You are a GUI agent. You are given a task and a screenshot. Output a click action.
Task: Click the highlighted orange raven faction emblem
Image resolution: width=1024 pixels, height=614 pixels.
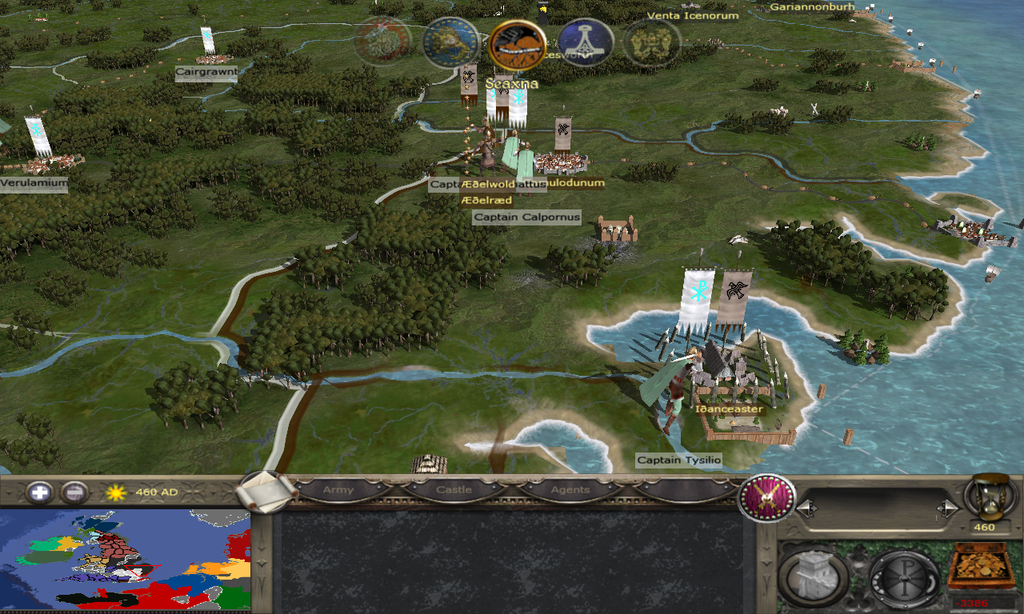click(x=517, y=44)
